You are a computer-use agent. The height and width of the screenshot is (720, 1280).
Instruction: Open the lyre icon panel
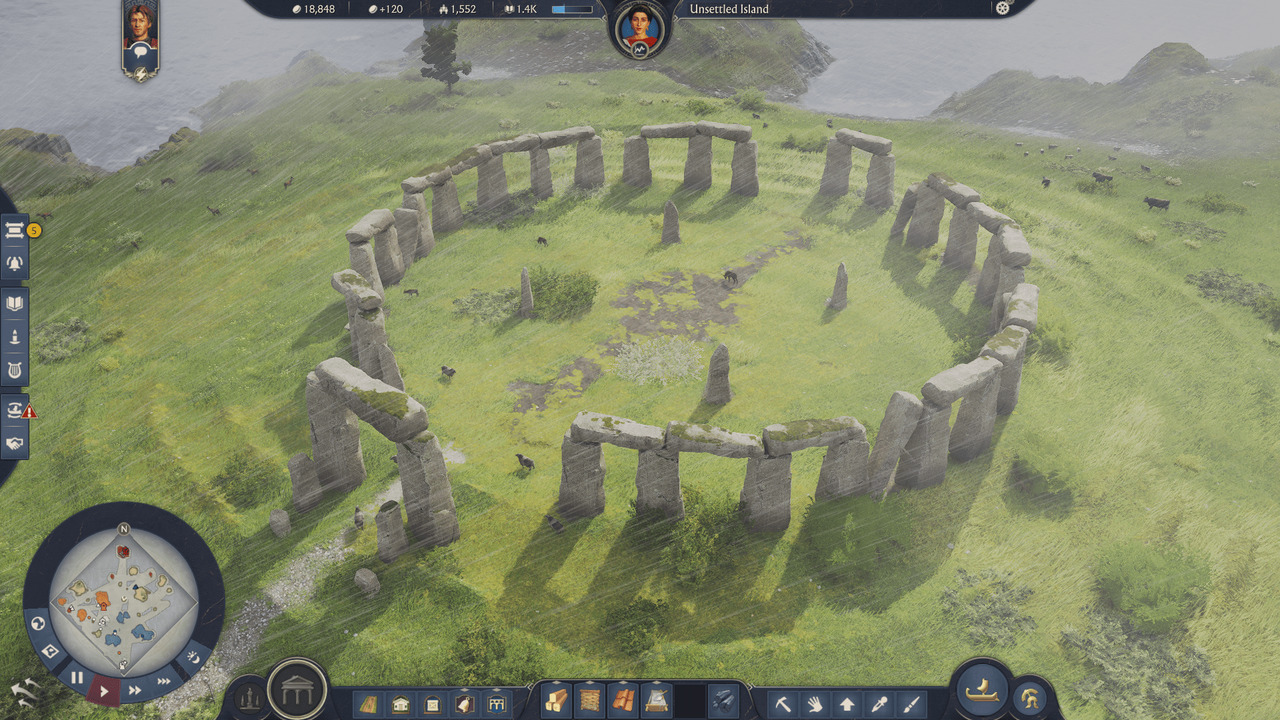click(16, 370)
